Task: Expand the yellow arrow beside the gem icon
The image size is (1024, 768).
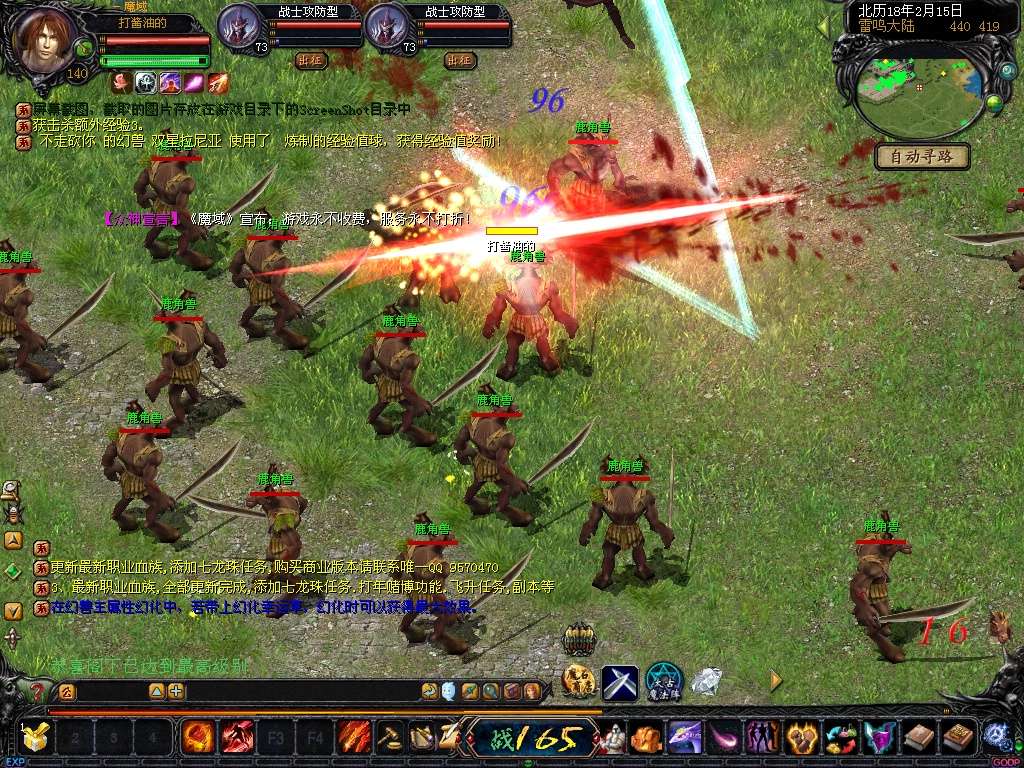Action: coord(776,681)
